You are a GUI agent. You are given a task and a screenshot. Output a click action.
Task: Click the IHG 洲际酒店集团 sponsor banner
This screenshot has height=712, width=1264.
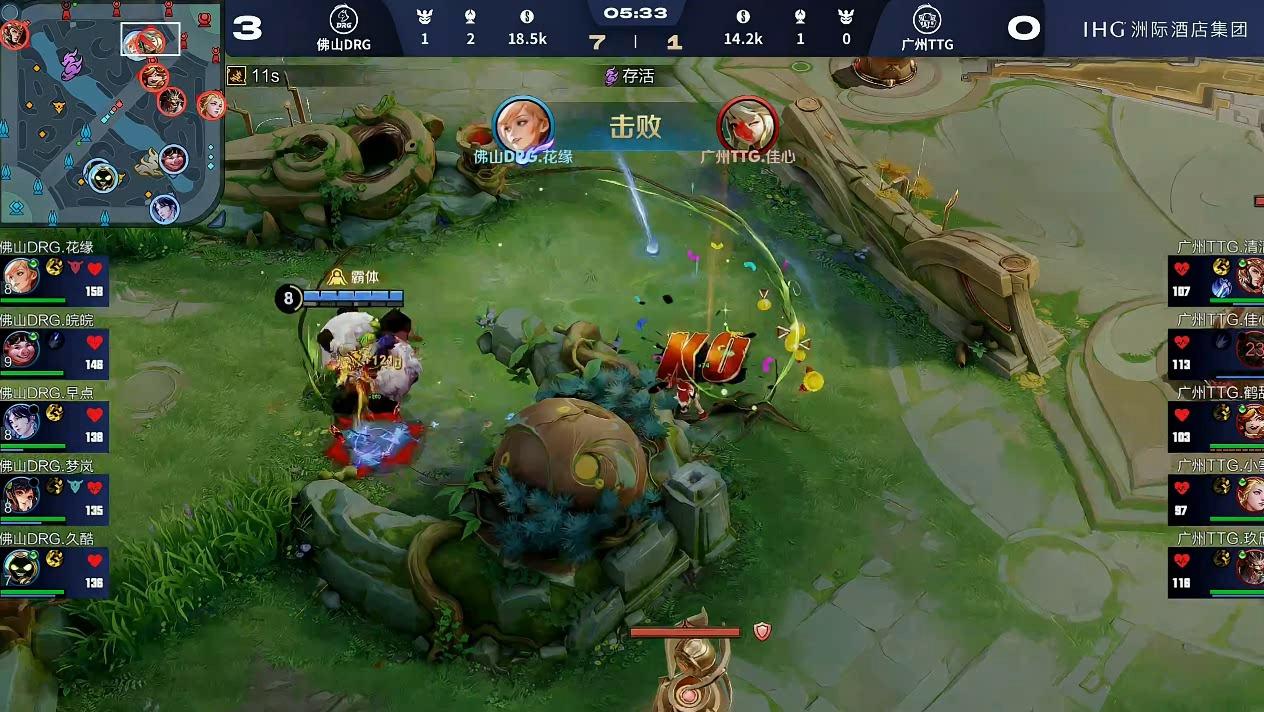[x=1165, y=29]
